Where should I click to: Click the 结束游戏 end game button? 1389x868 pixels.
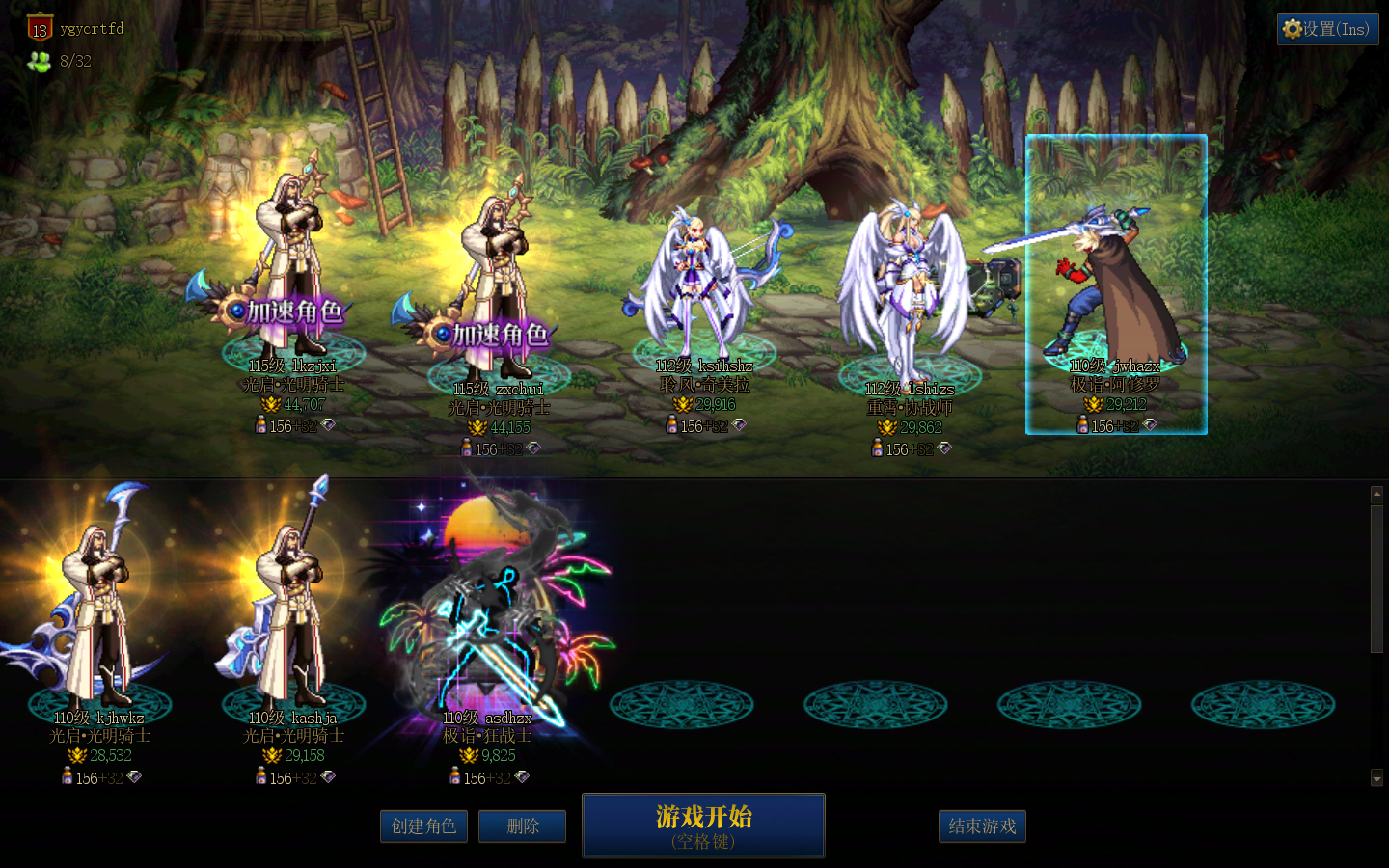981,827
